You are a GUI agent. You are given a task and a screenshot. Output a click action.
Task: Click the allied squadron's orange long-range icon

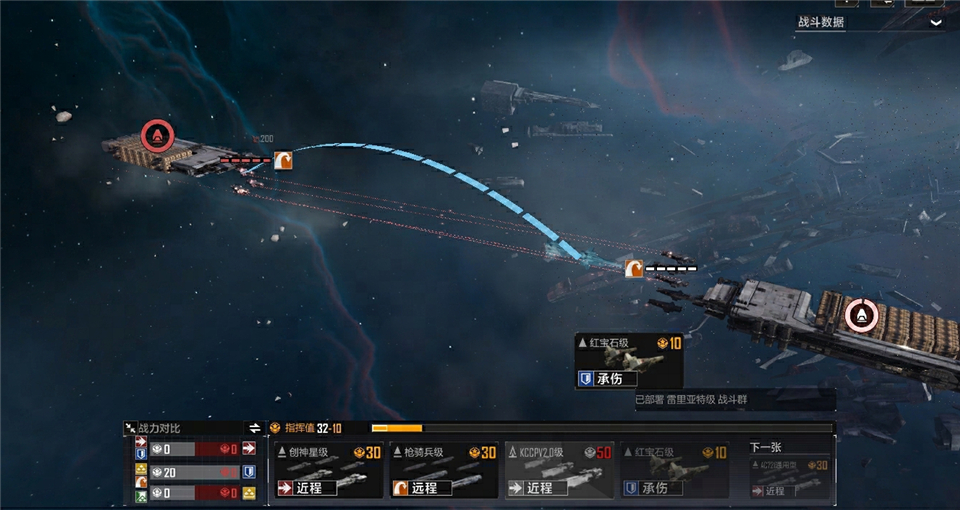[632, 268]
